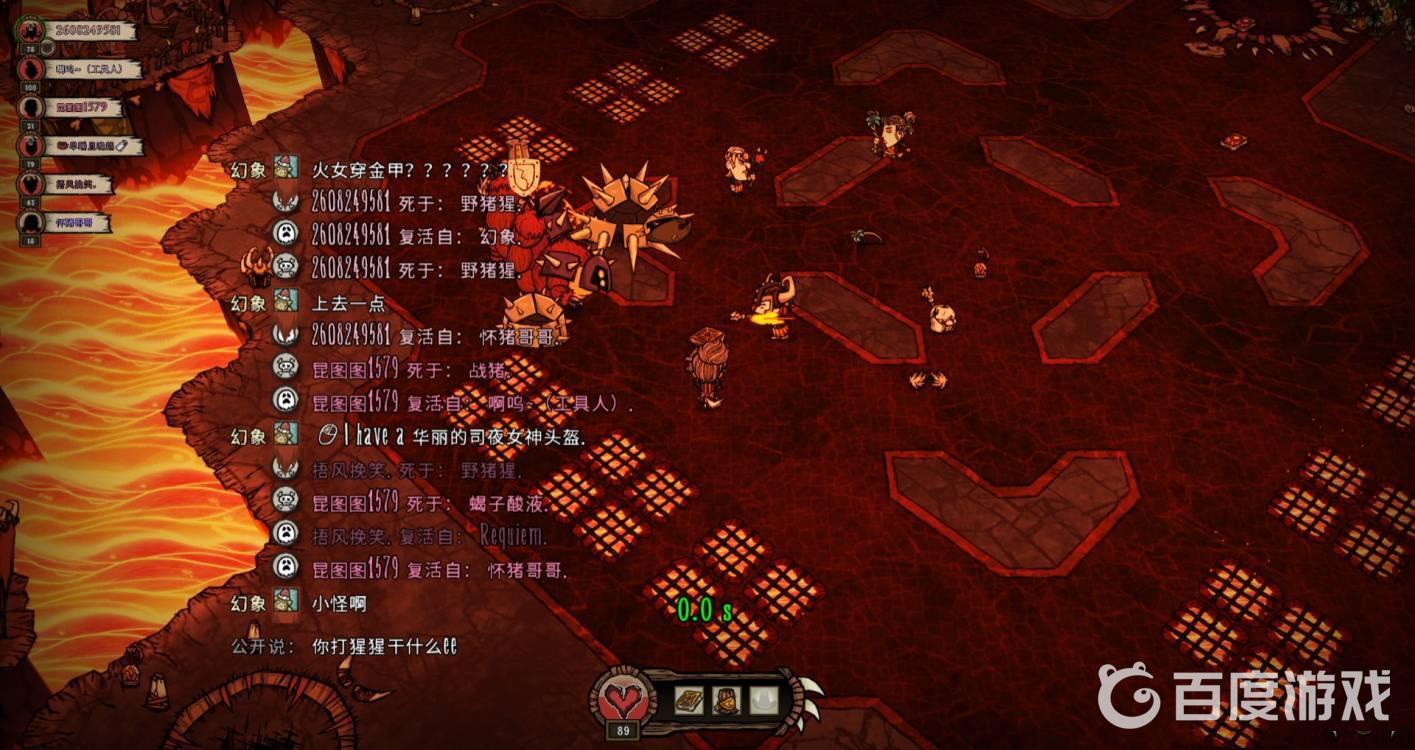
Task: Select the golden armor item slot
Action: click(726, 698)
